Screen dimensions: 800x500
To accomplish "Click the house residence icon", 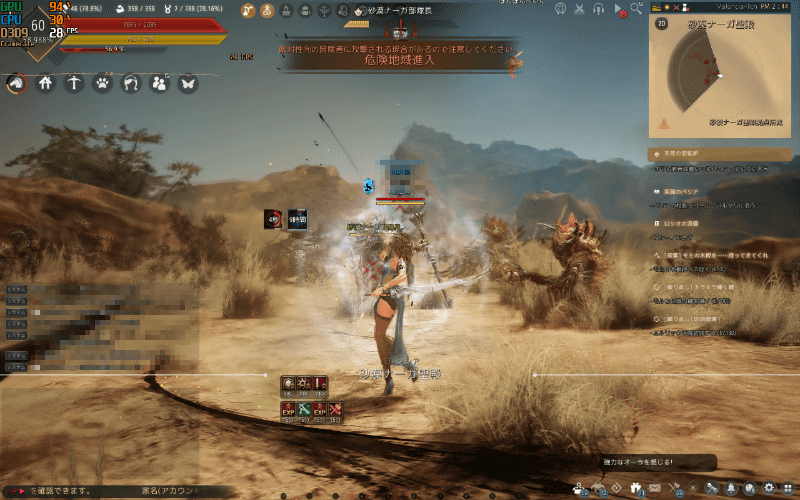I will coord(45,84).
